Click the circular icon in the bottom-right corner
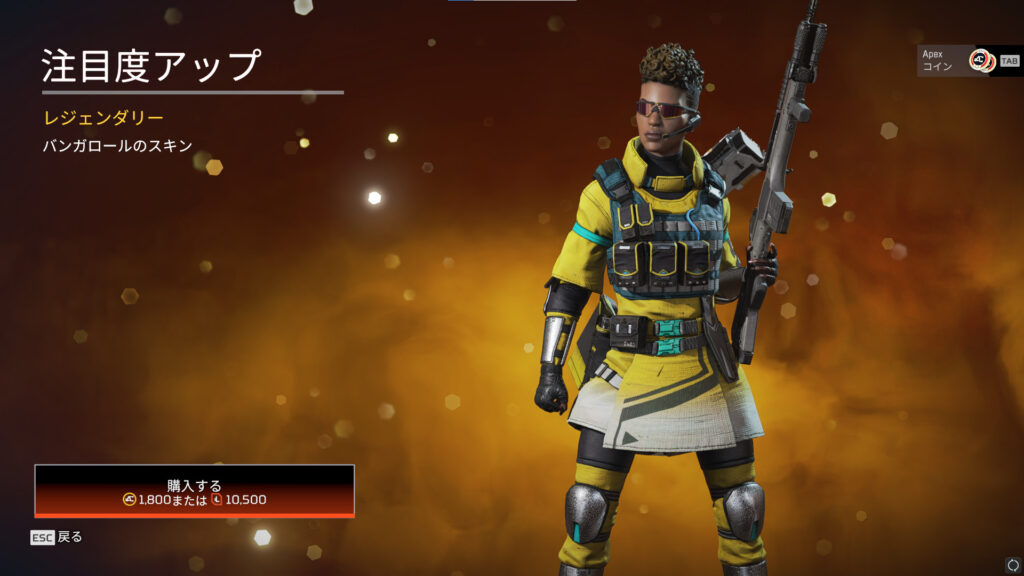Image resolution: width=1024 pixels, height=576 pixels. (1013, 565)
